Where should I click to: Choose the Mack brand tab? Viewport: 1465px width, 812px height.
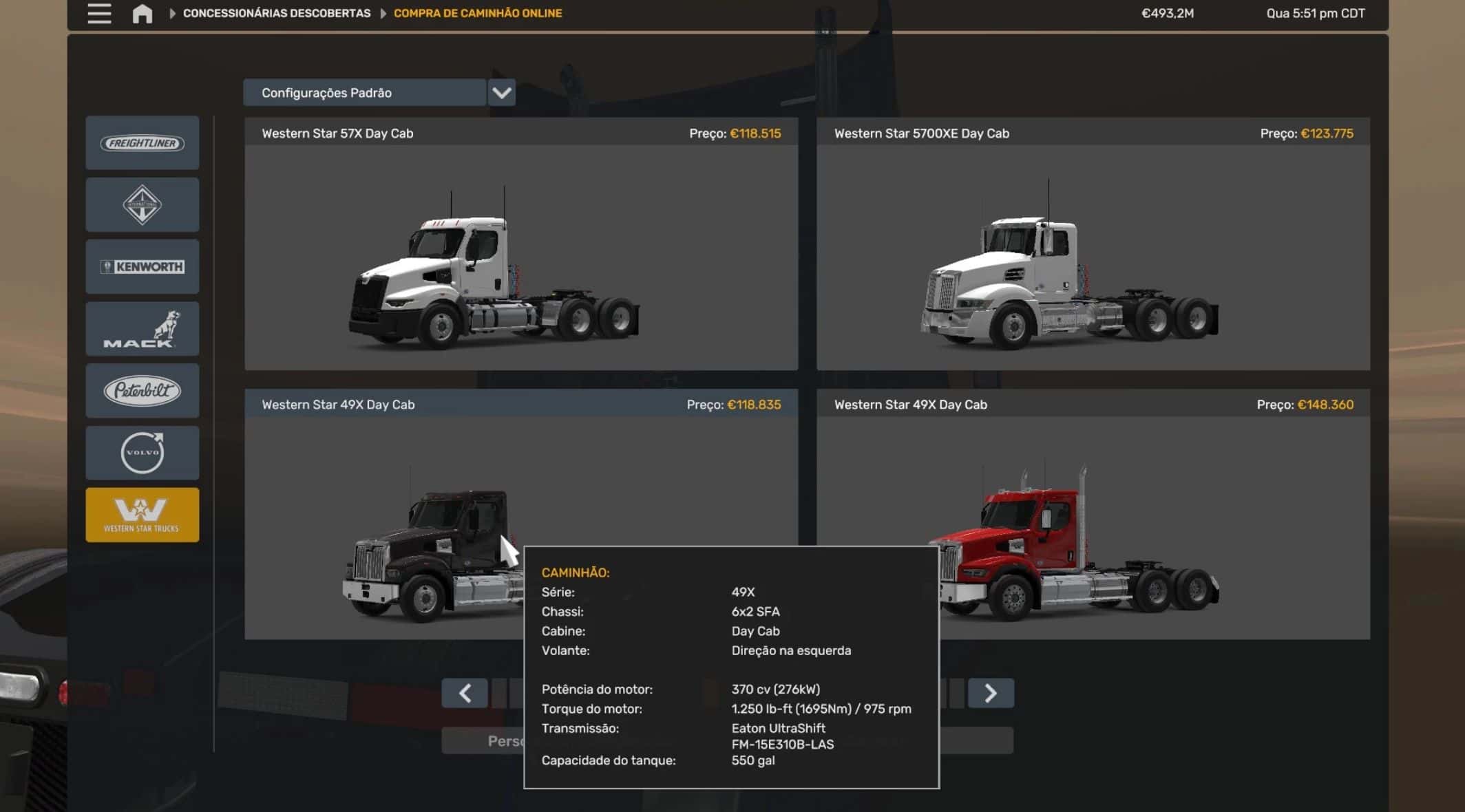[143, 329]
